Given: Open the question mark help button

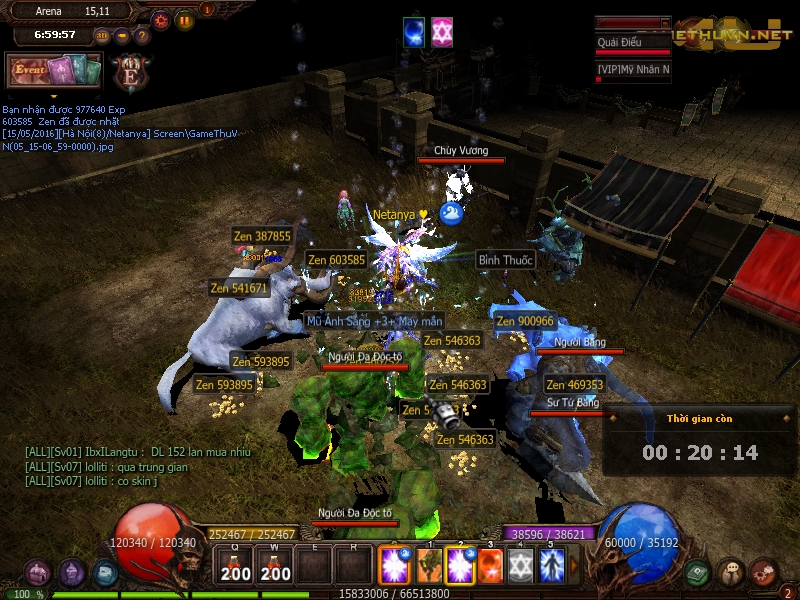Looking at the screenshot, I should 142,36.
